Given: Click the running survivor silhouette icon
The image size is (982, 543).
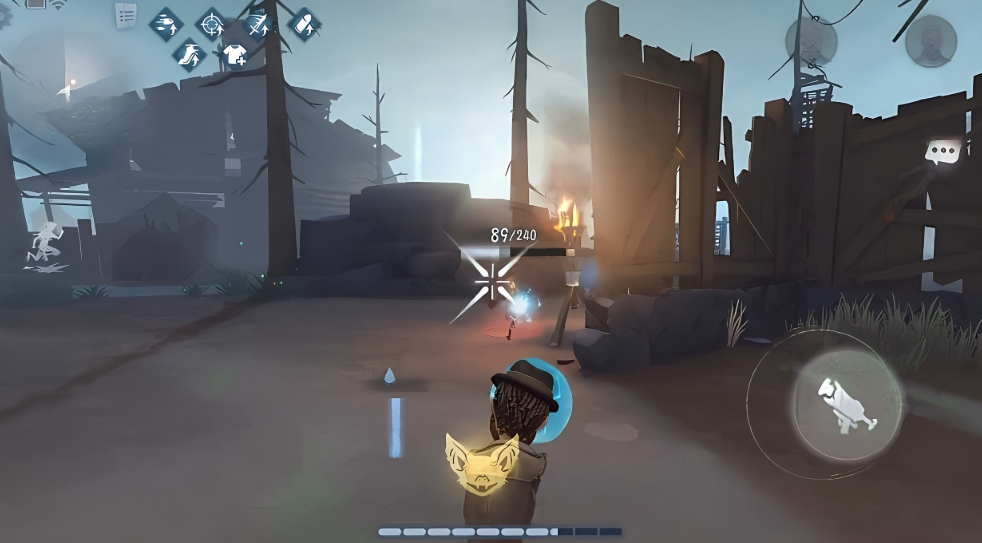Looking at the screenshot, I should coord(45,243).
